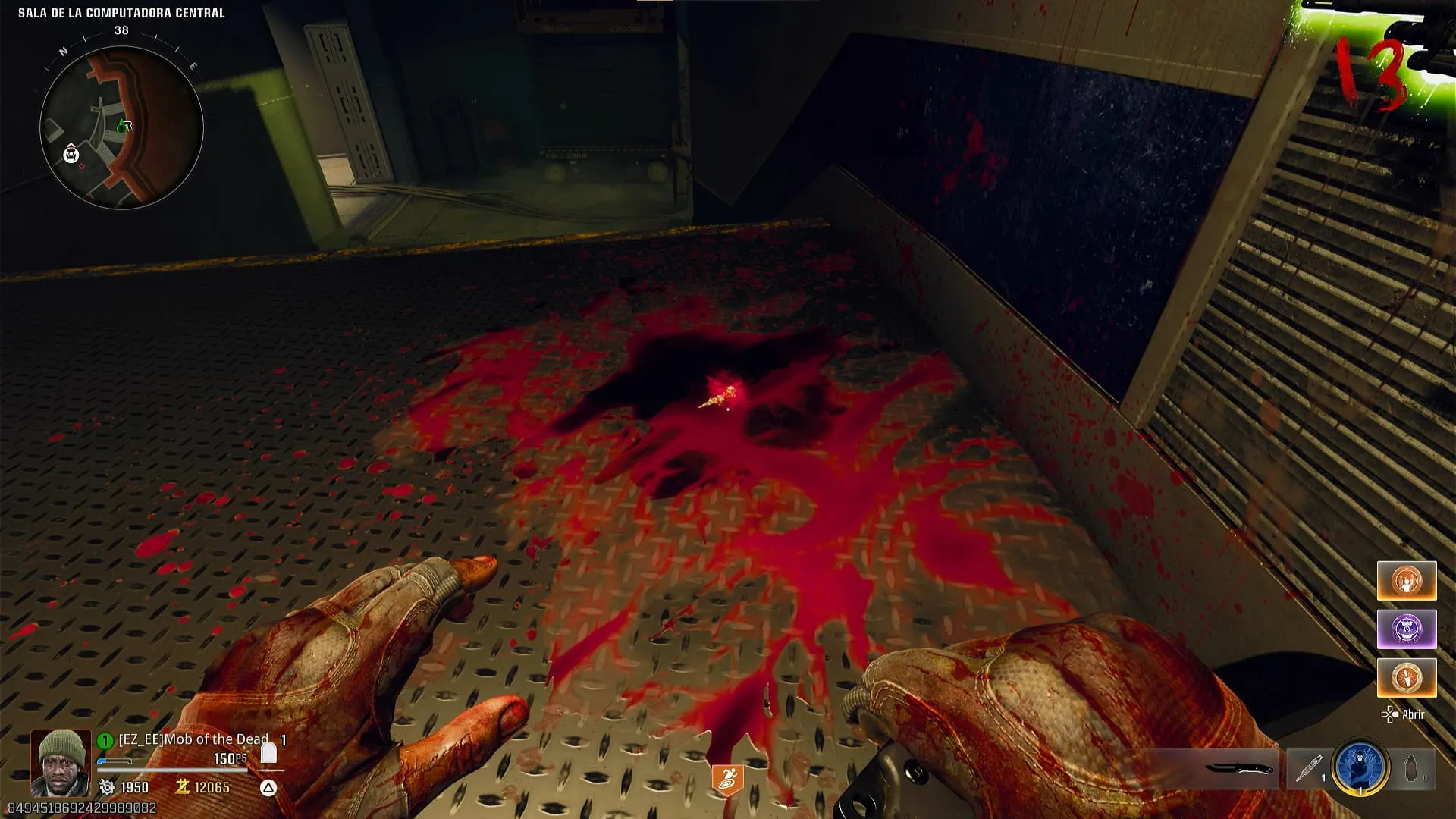Select the green player marker on the minimap
The height and width of the screenshot is (819, 1456).
coord(122,127)
